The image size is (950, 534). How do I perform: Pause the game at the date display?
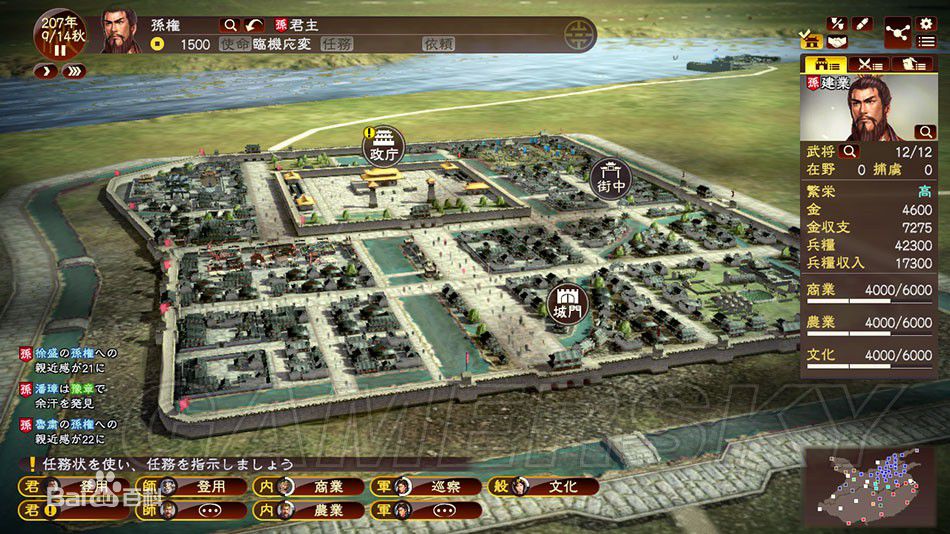pyautogui.click(x=60, y=49)
